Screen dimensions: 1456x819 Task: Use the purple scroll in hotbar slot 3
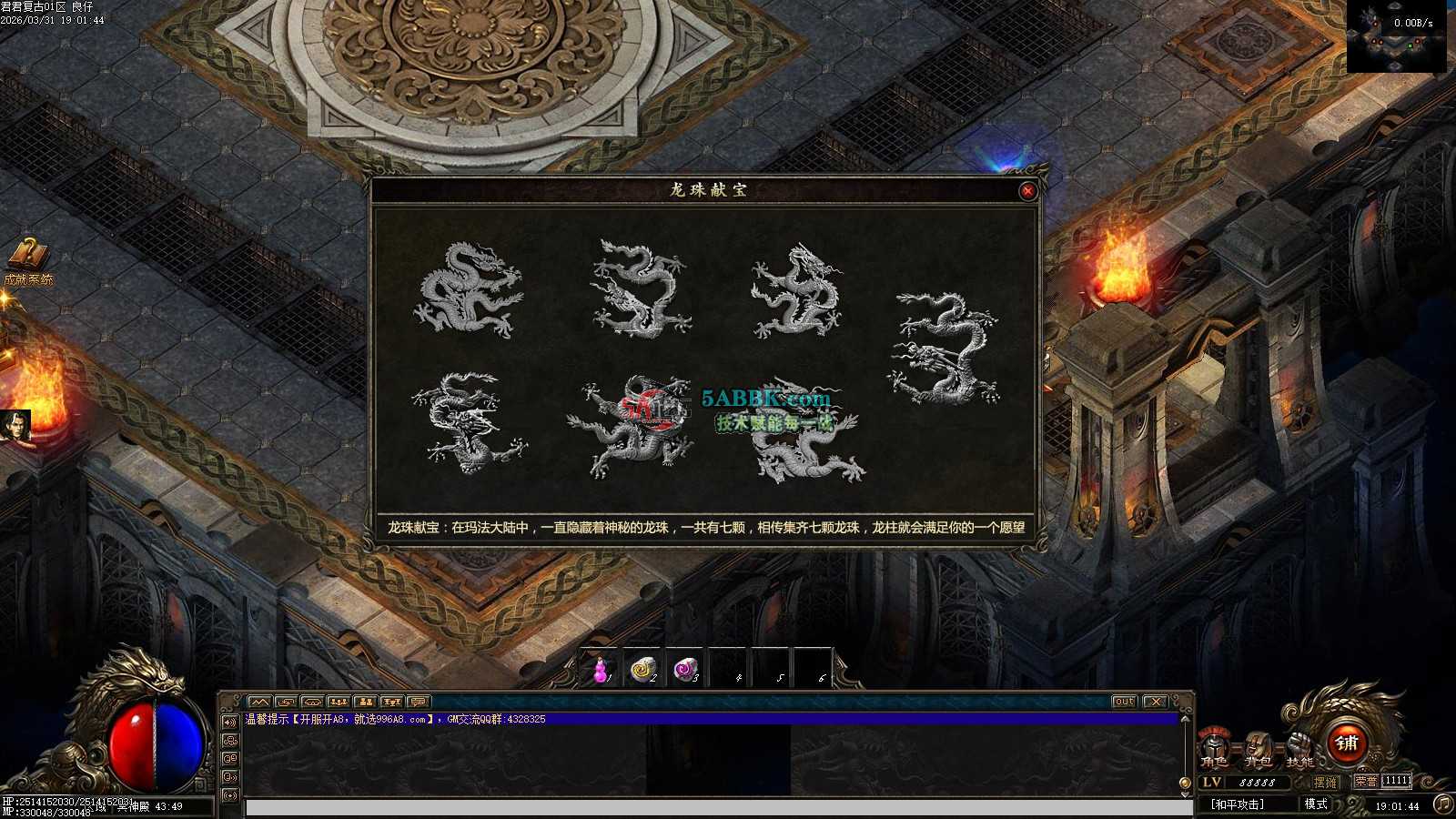686,671
